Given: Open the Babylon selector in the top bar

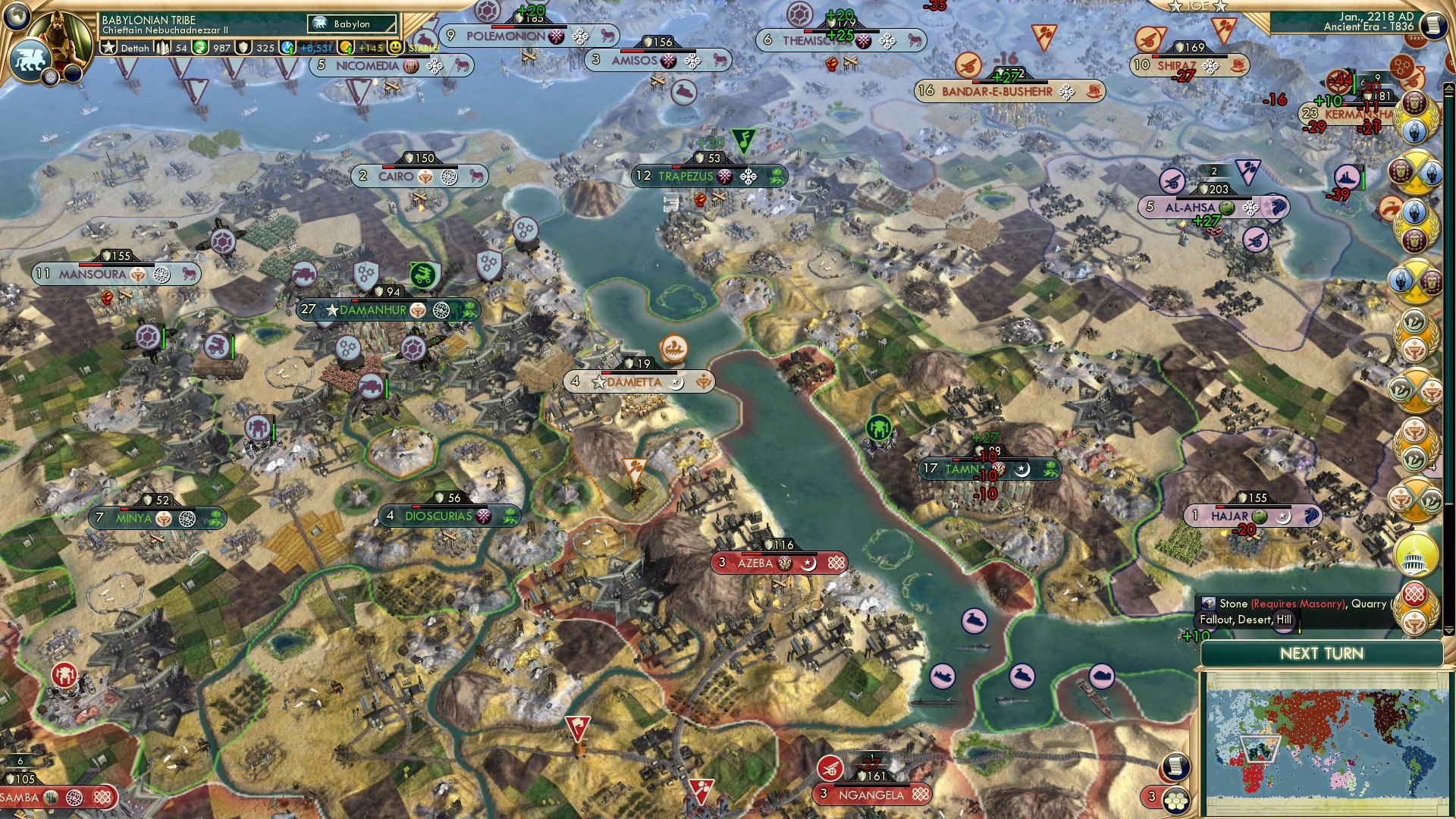Looking at the screenshot, I should [353, 24].
